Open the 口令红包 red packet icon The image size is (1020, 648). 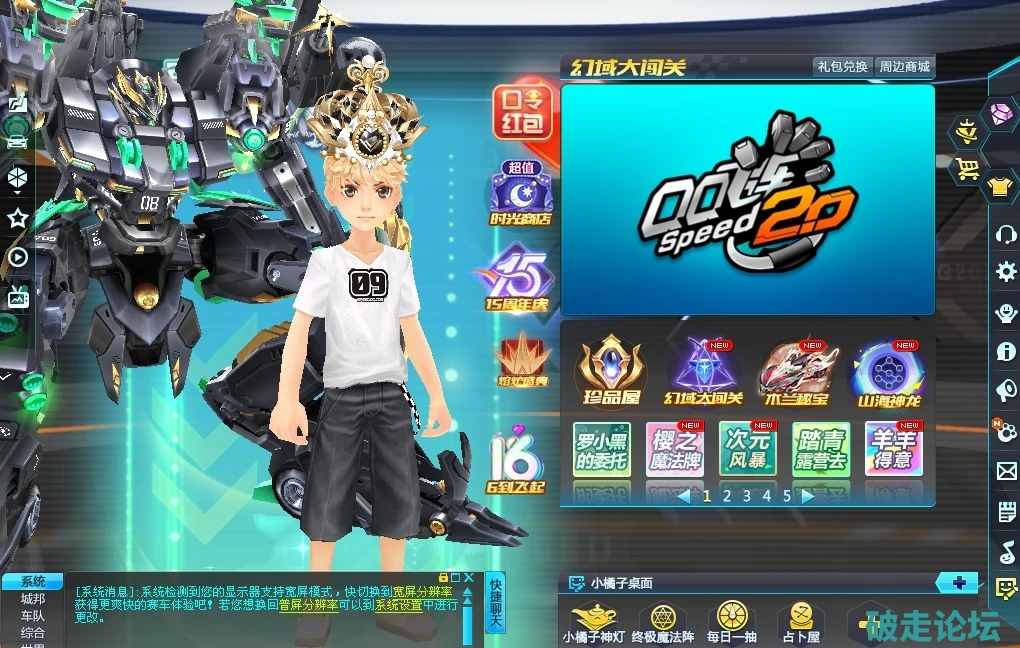[521, 112]
